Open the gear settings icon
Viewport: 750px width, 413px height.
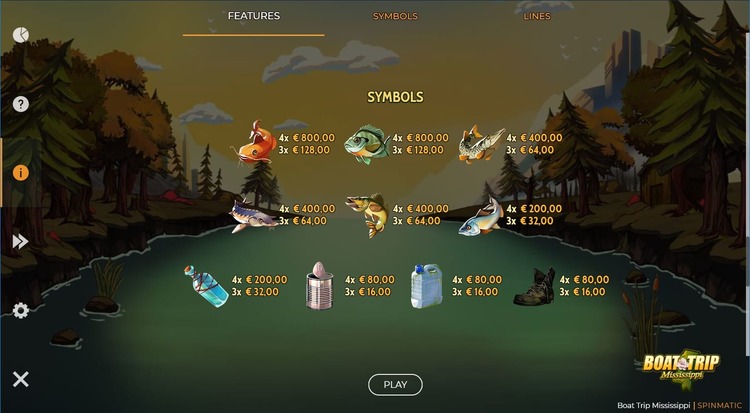click(x=20, y=311)
